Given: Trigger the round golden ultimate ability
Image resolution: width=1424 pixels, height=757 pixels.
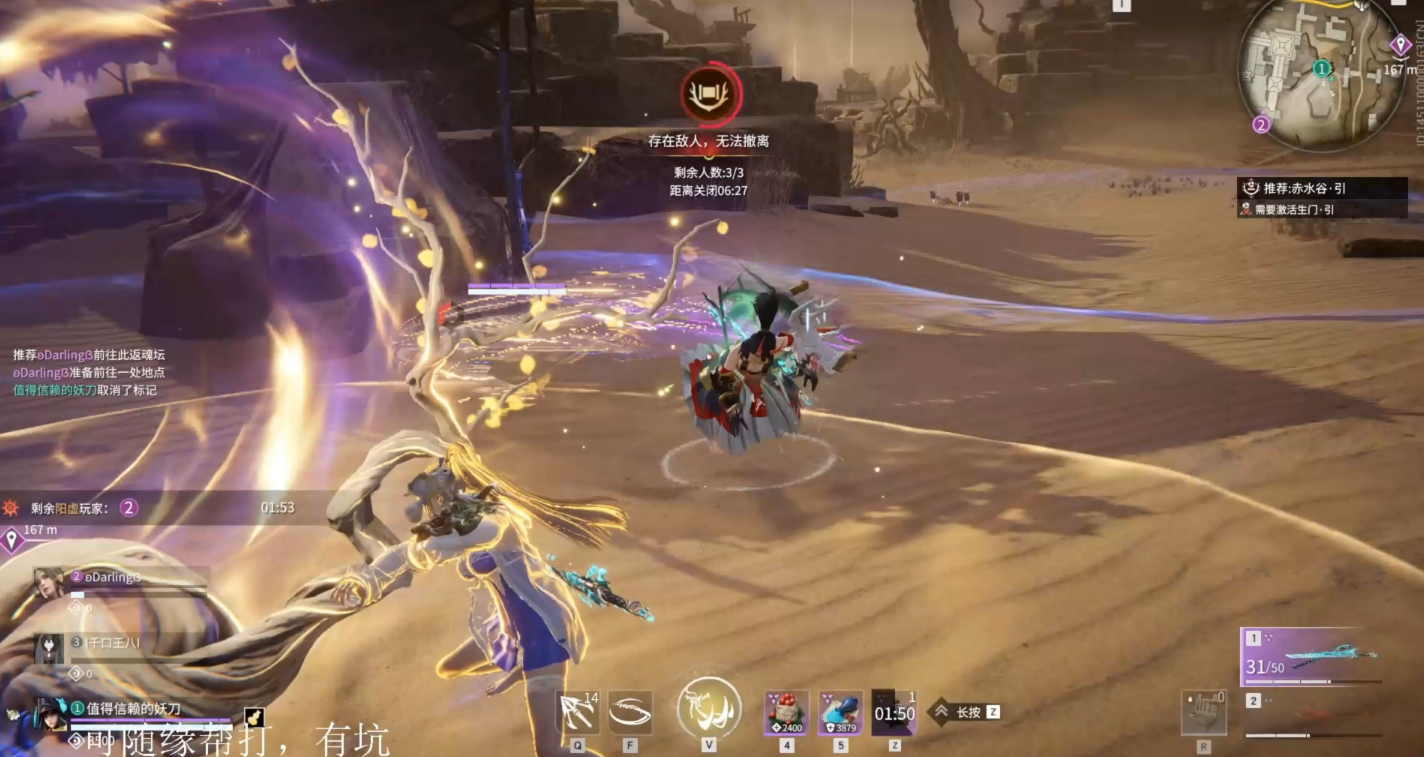Looking at the screenshot, I should tap(709, 709).
